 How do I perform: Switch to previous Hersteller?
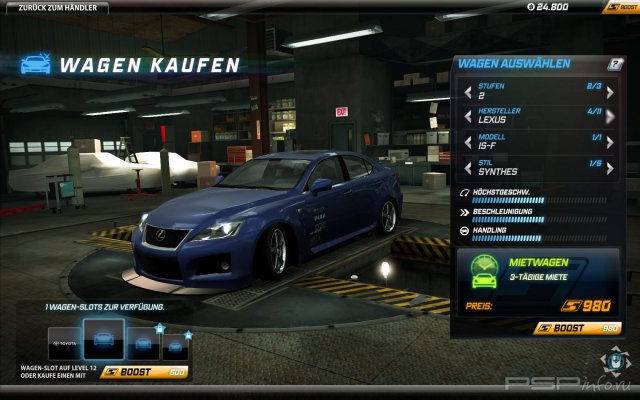point(467,118)
